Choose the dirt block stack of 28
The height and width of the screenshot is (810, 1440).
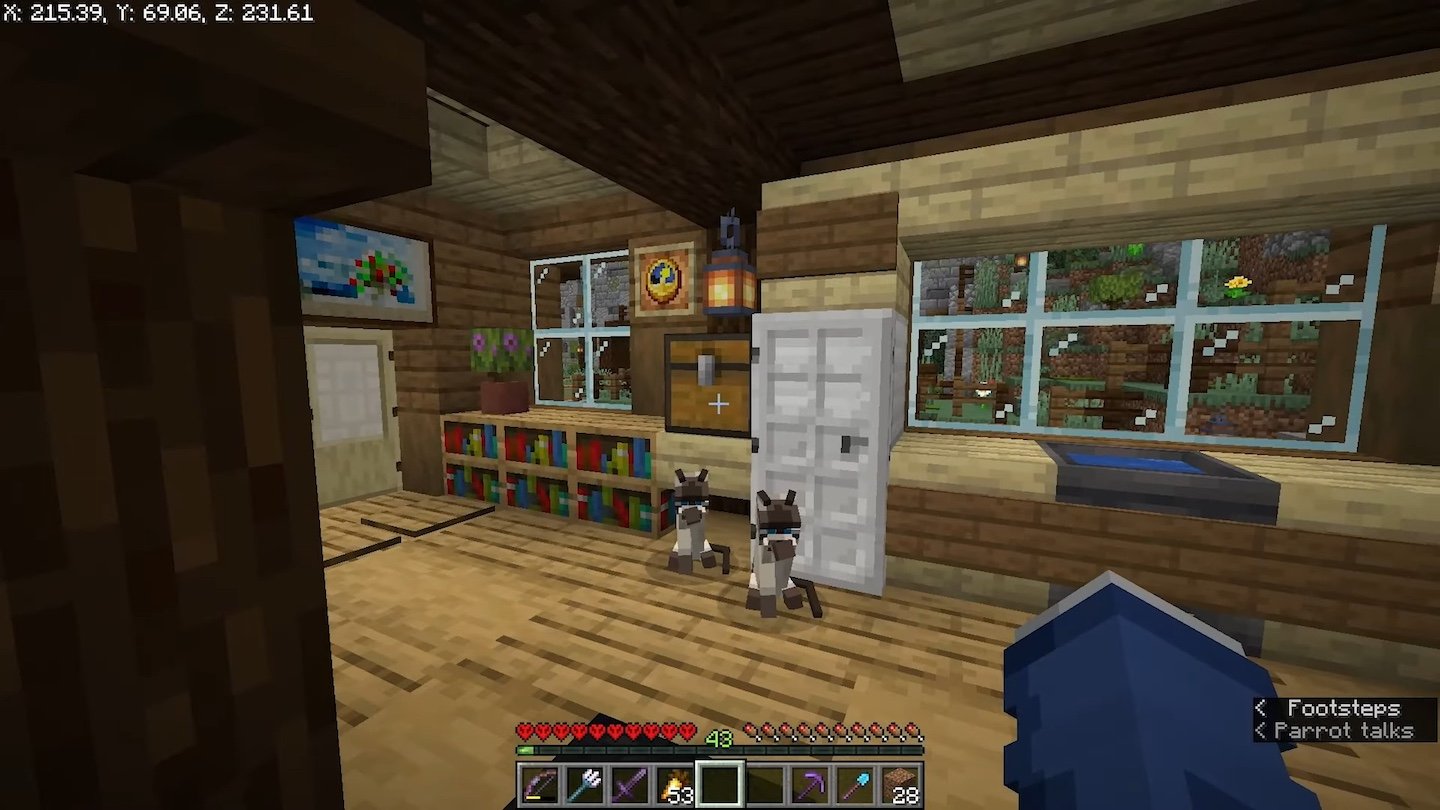tap(900, 785)
